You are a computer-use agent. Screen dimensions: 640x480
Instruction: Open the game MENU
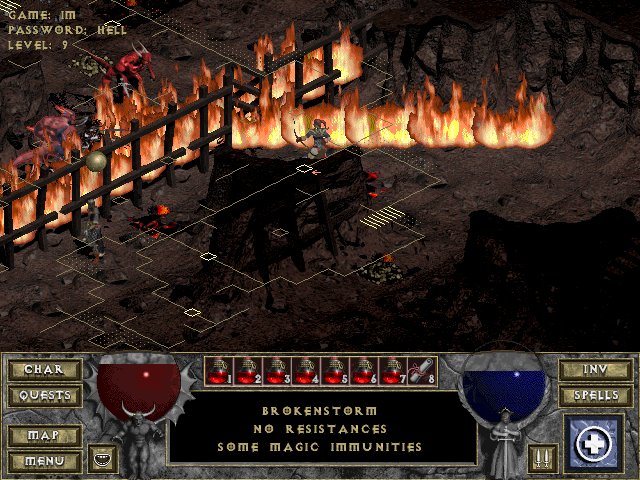coord(43,461)
